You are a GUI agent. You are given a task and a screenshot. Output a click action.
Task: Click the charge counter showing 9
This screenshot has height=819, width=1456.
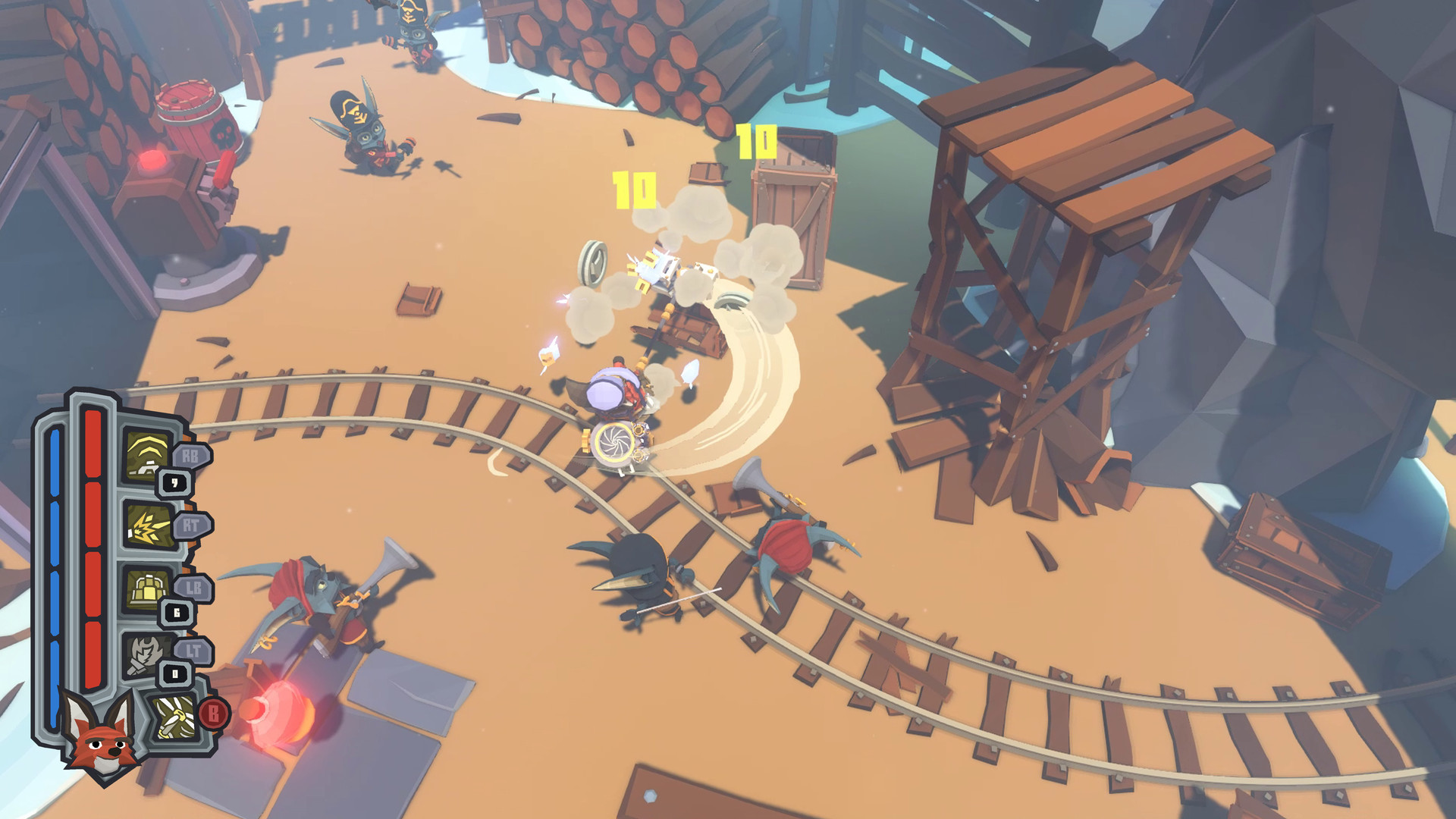pos(173,482)
